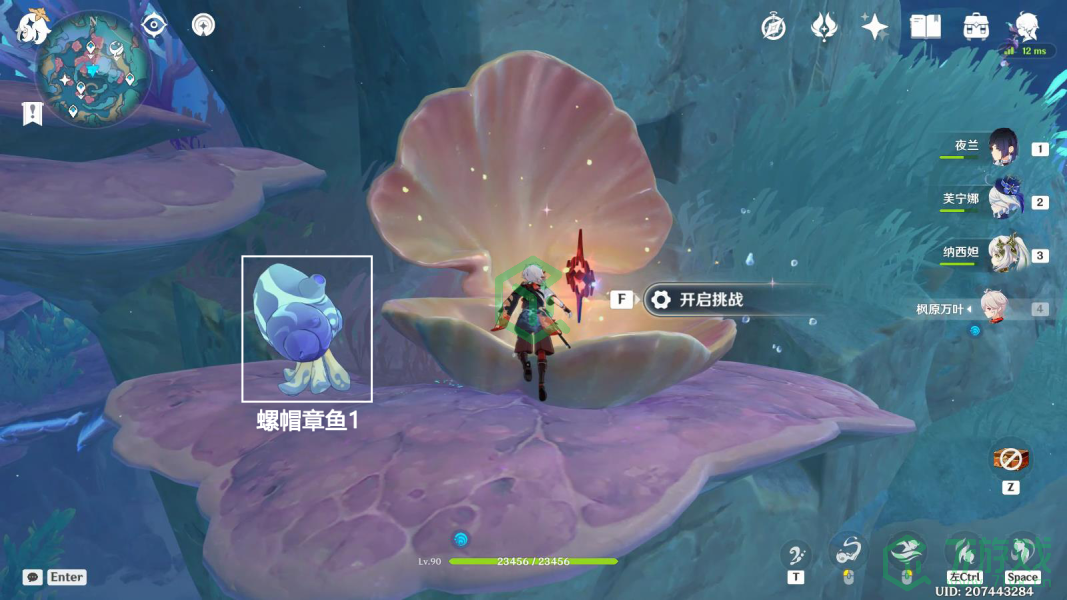Open the backpack icon

976,27
